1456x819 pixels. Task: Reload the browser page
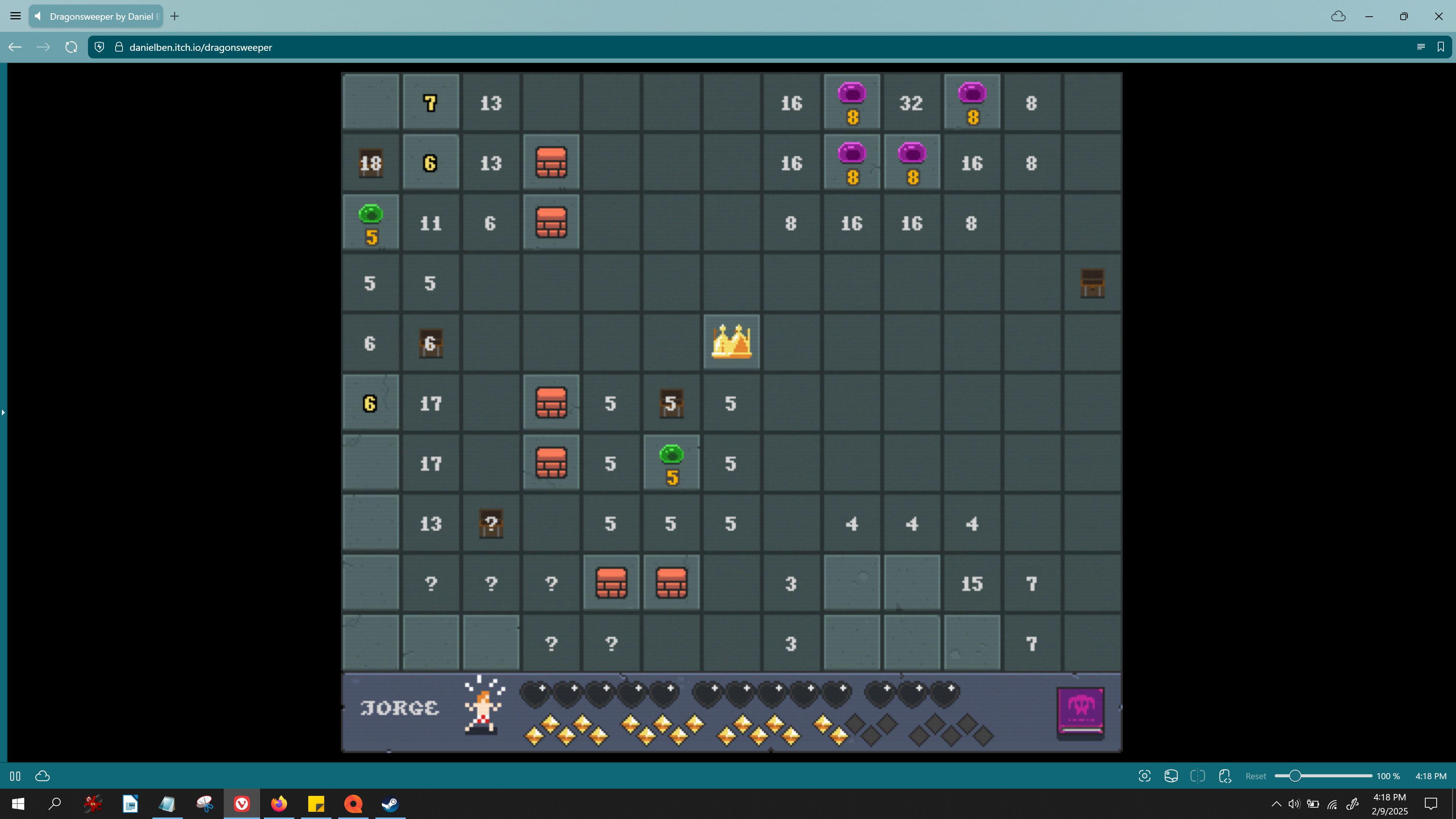click(x=71, y=47)
